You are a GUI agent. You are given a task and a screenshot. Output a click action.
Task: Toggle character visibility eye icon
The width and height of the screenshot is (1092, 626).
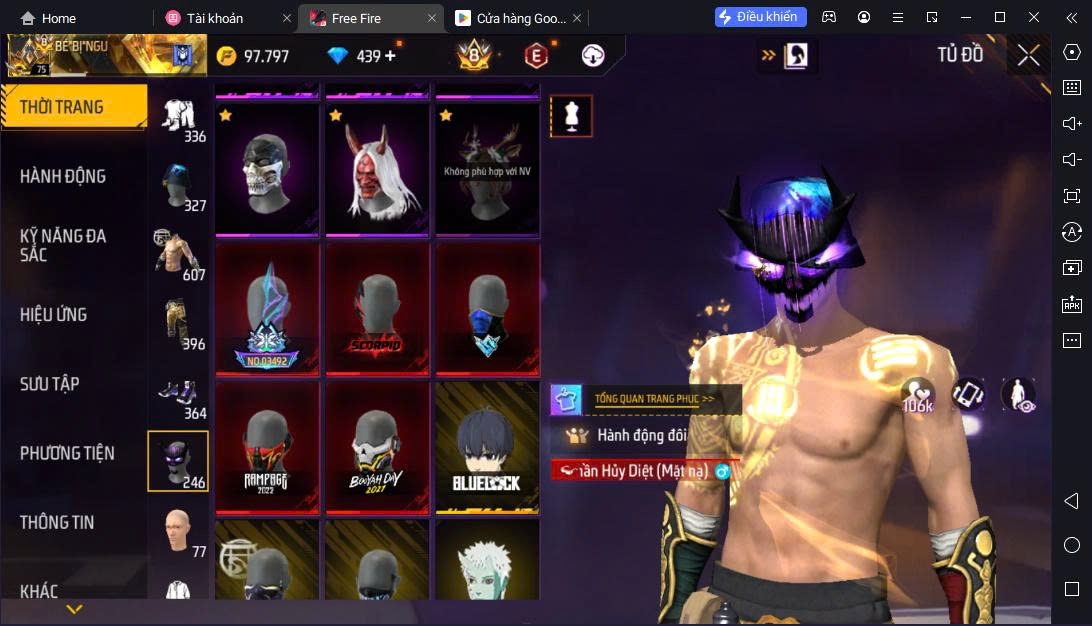point(1018,395)
